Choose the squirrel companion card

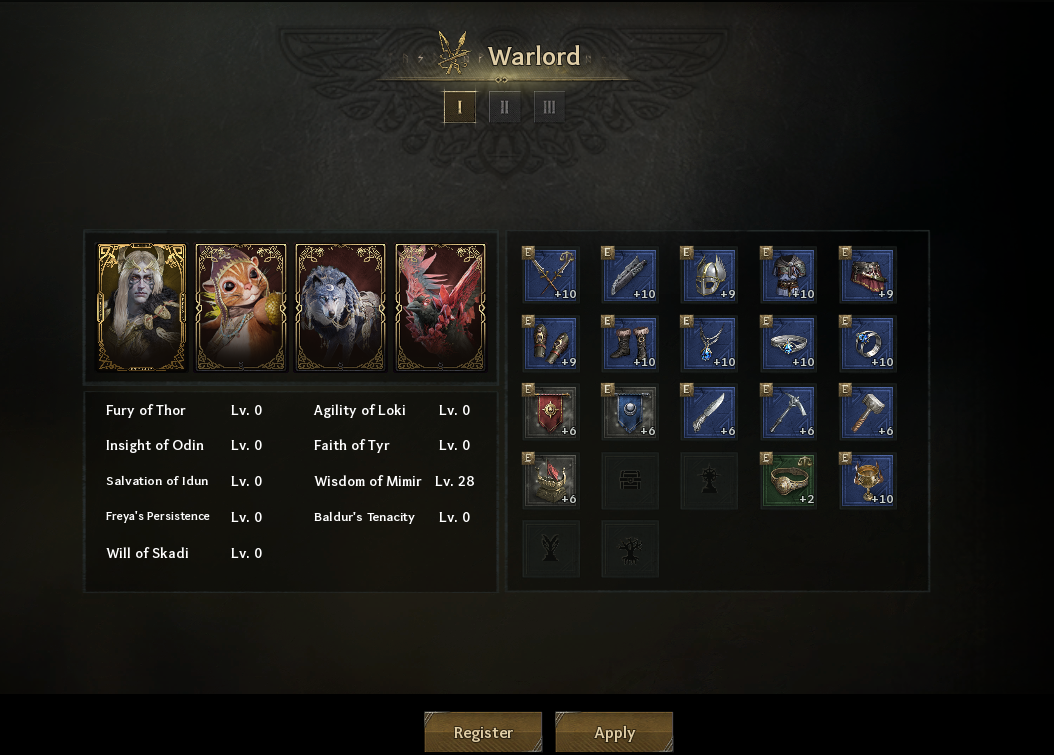[x=241, y=307]
